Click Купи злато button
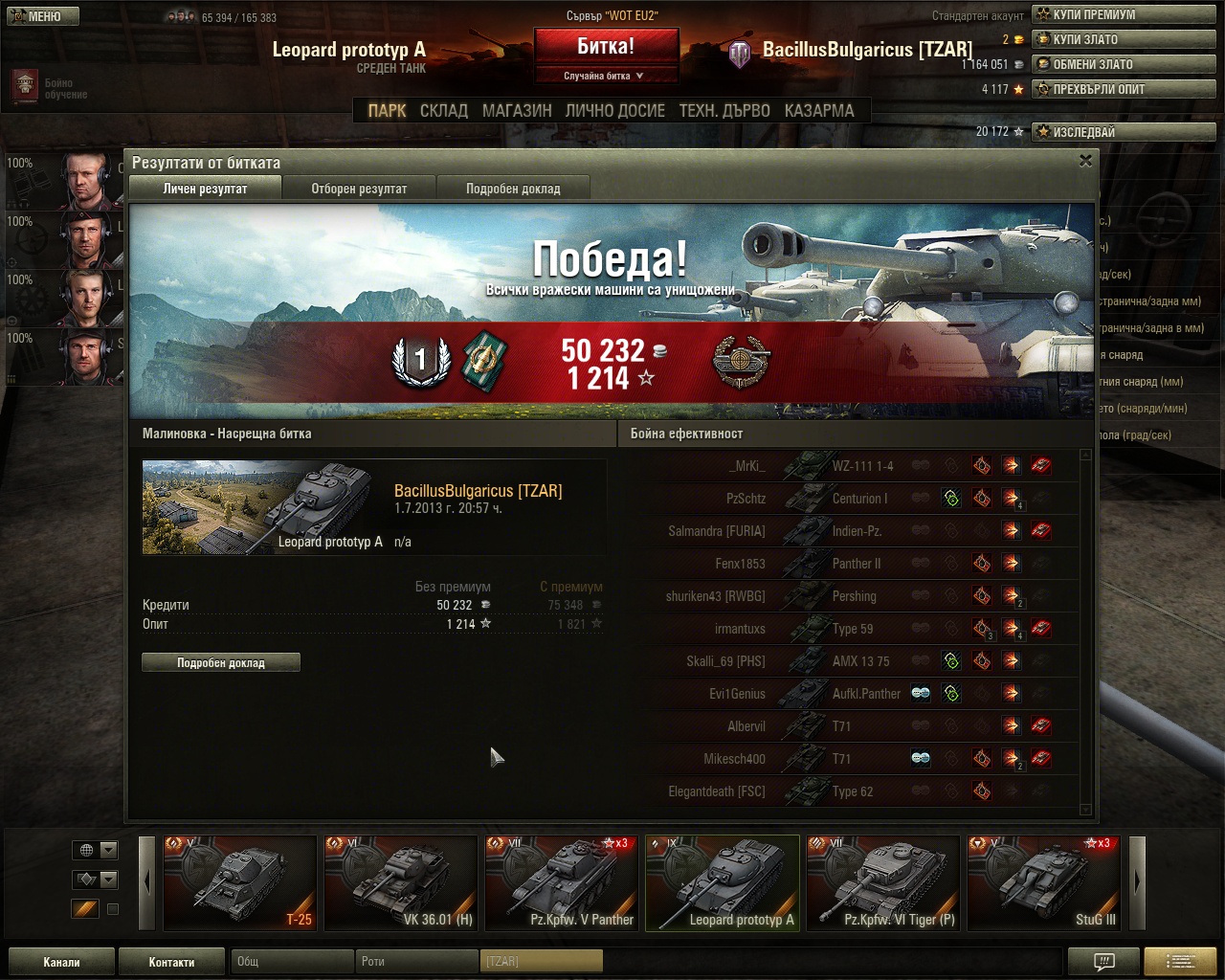 (1123, 39)
